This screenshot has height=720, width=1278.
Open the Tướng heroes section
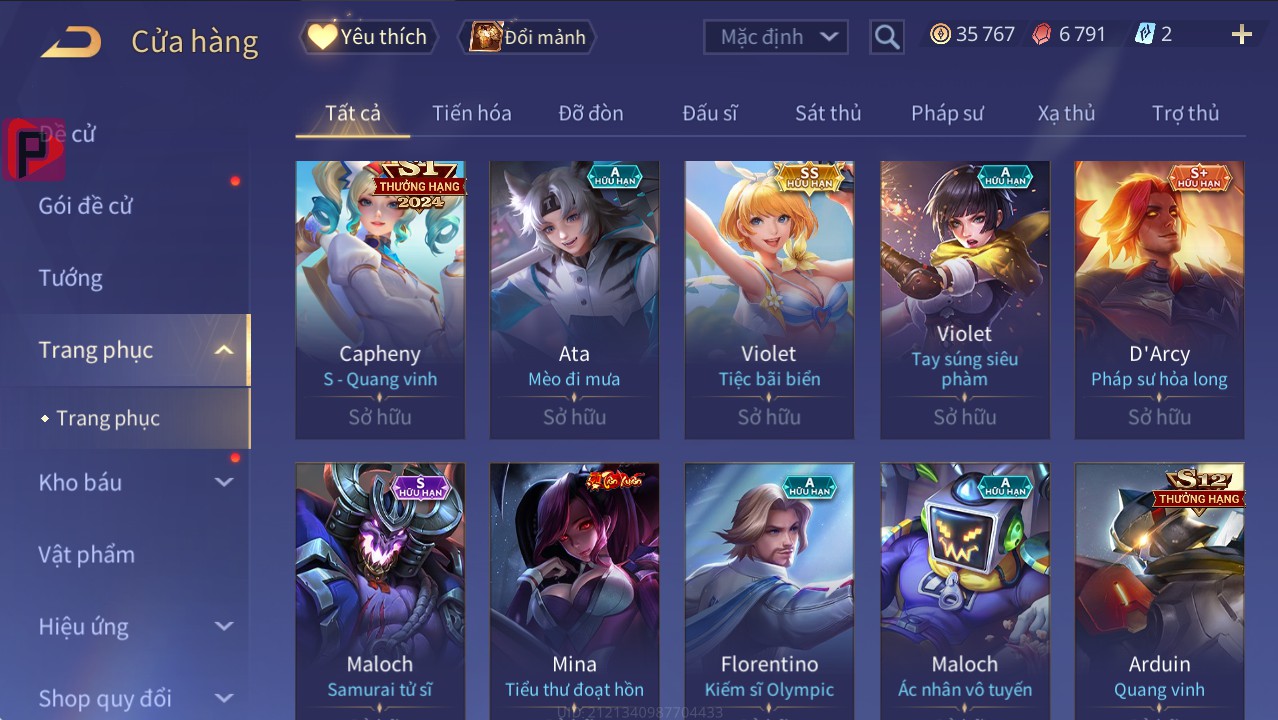[x=71, y=278]
